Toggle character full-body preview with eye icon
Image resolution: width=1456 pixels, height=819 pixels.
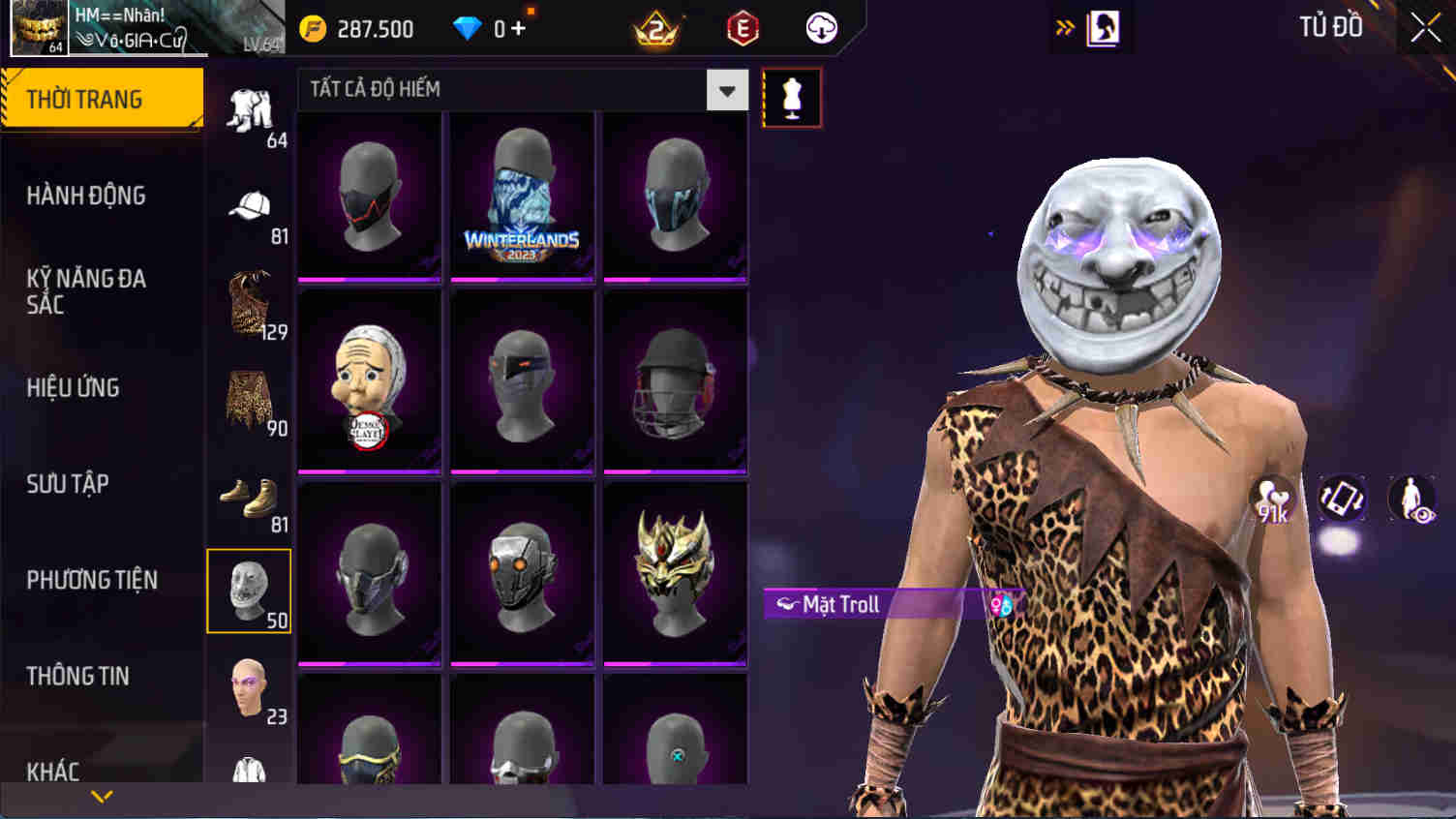[x=1411, y=499]
